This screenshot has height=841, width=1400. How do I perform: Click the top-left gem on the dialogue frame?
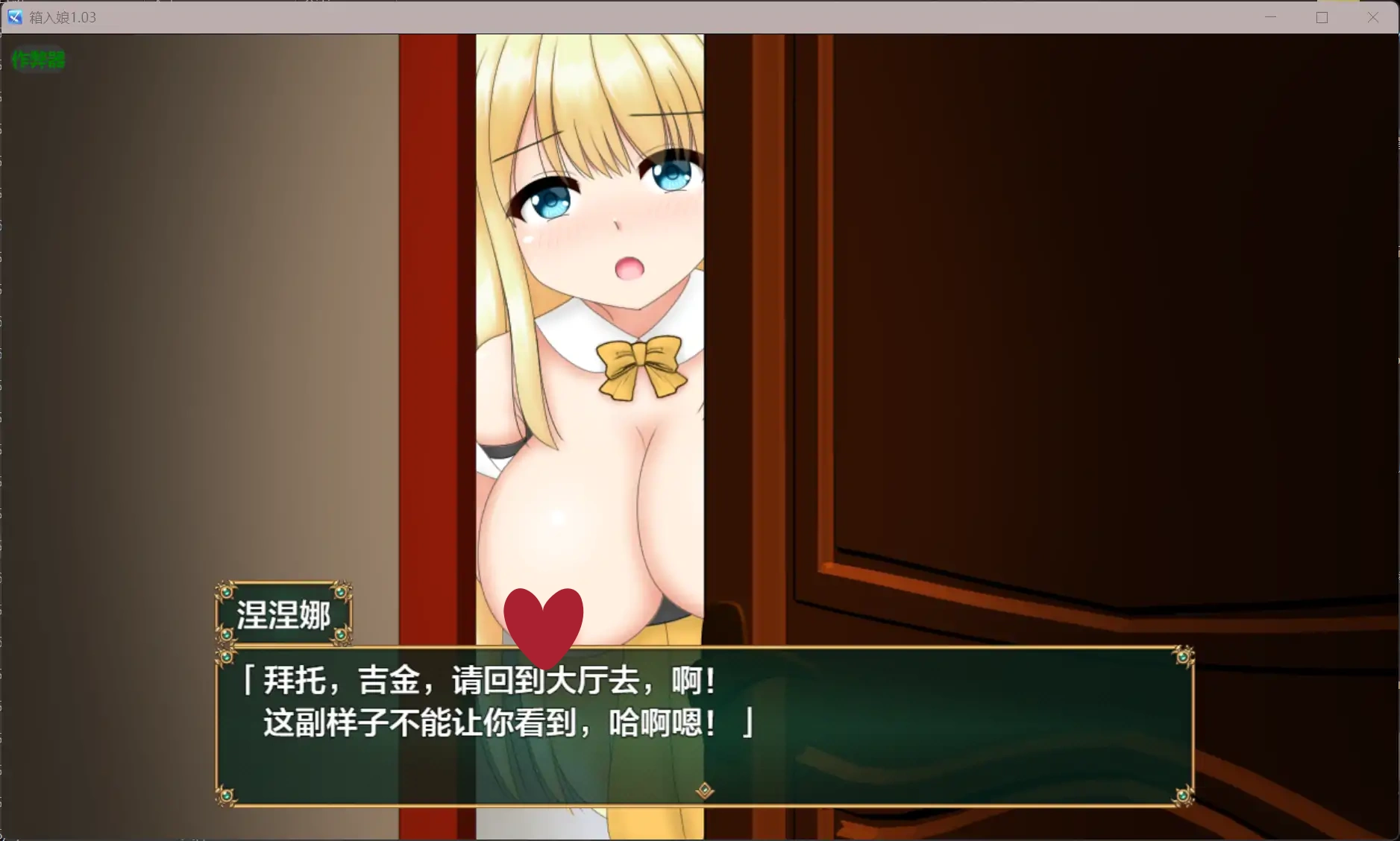point(227,656)
